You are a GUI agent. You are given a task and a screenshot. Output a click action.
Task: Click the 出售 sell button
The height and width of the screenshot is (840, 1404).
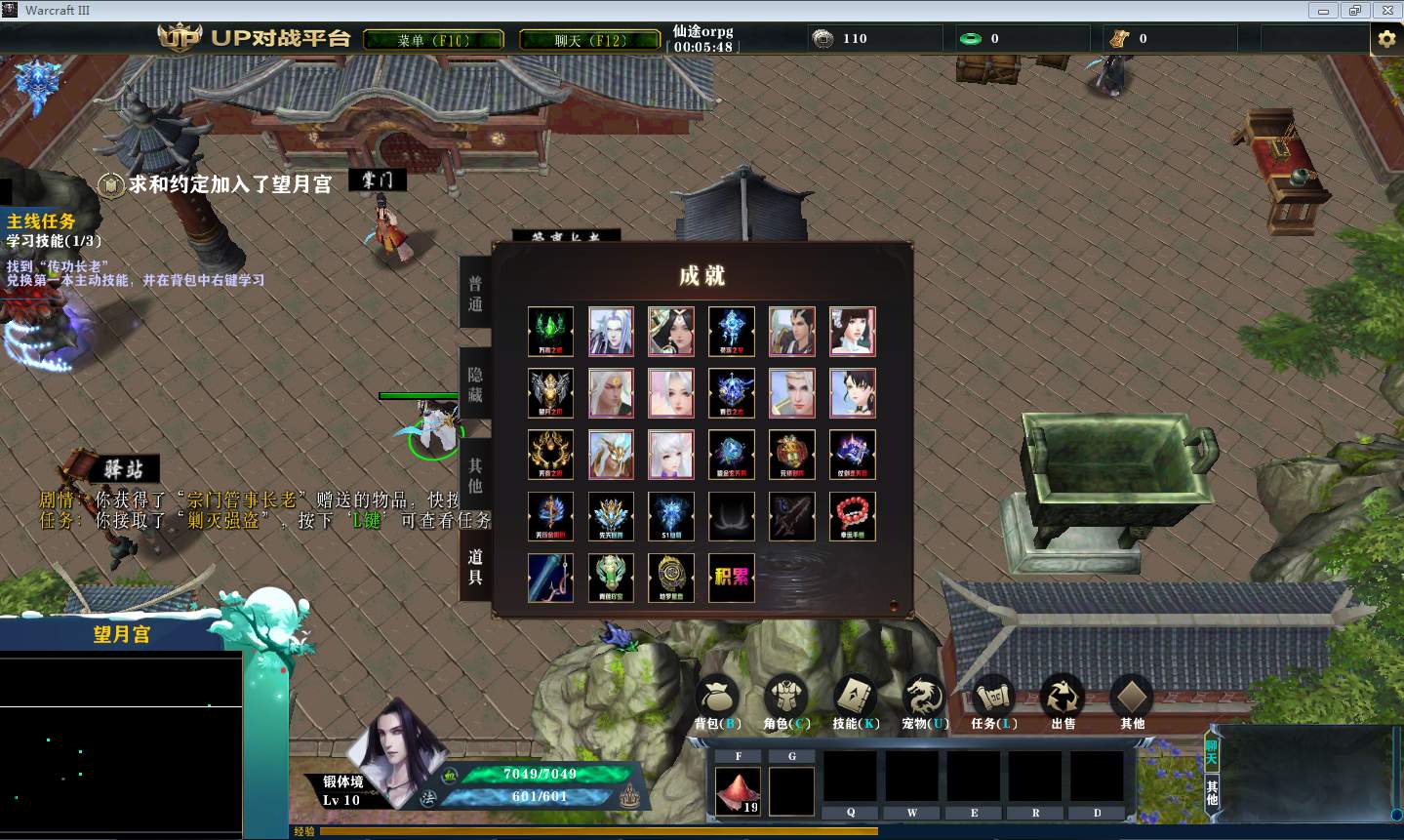[1063, 702]
